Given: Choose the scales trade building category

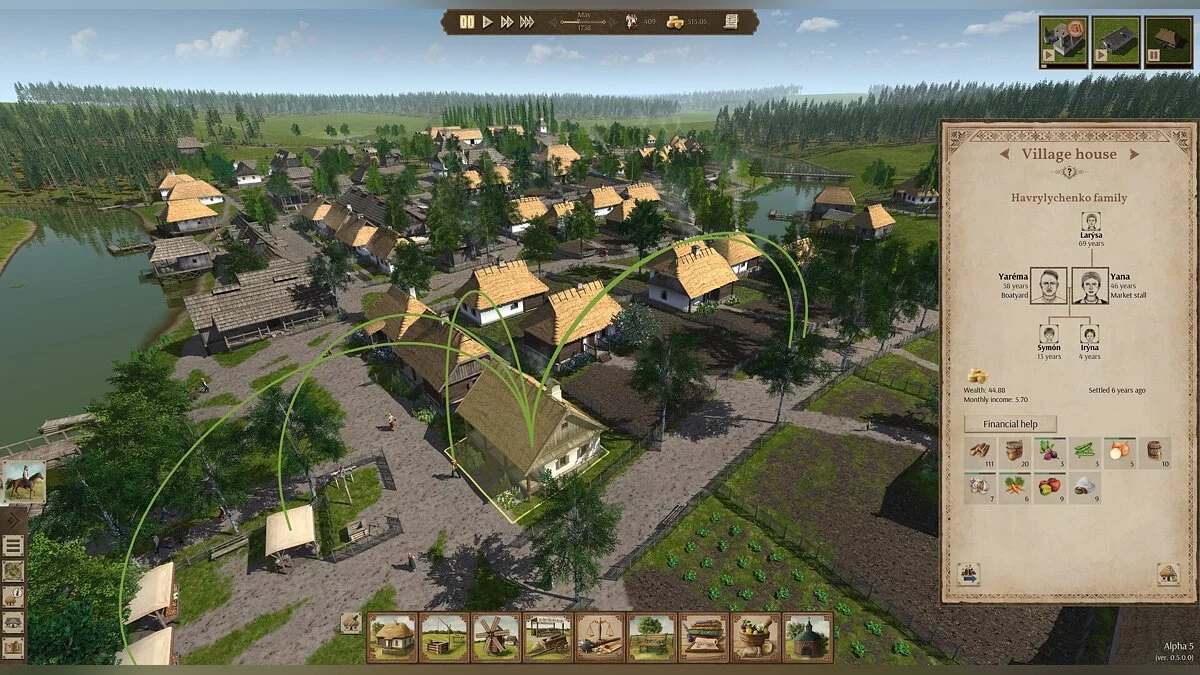Looking at the screenshot, I should click(x=600, y=637).
